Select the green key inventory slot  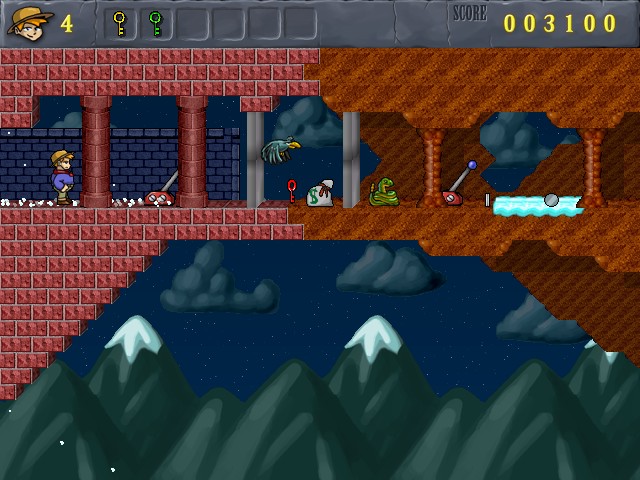click(155, 23)
